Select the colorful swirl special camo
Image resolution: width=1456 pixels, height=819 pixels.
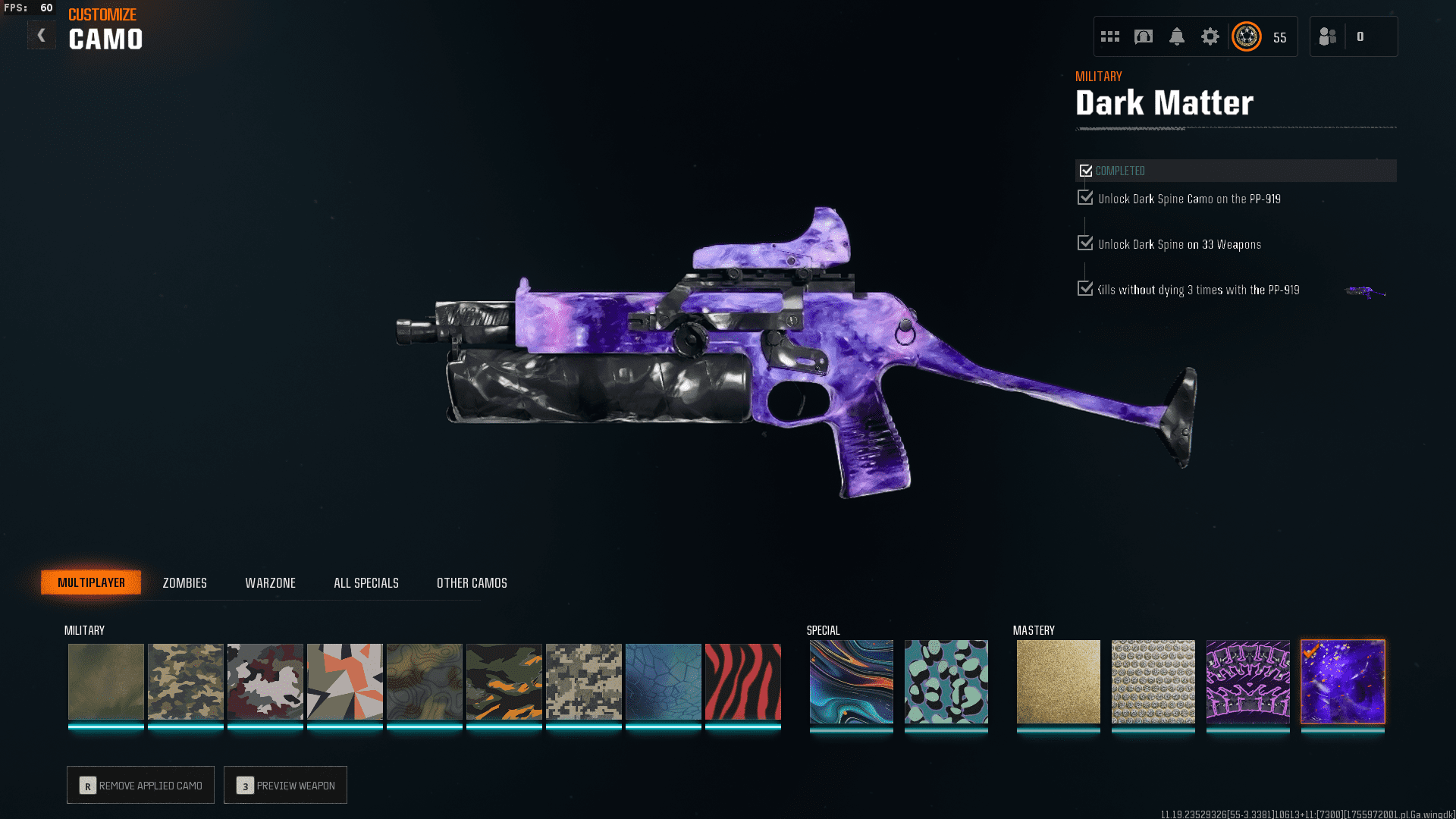pos(851,681)
